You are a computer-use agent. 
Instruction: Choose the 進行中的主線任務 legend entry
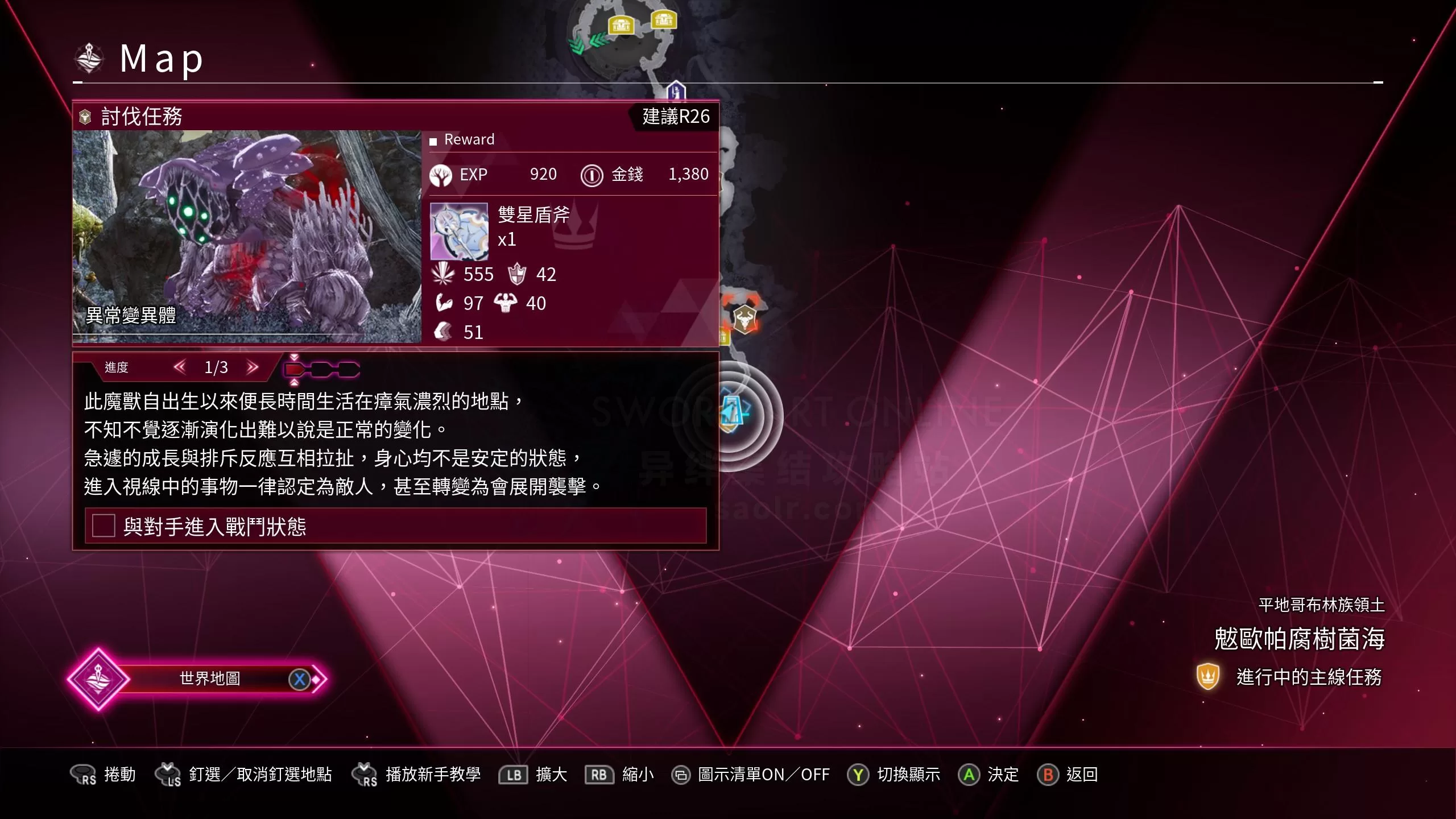click(1290, 677)
